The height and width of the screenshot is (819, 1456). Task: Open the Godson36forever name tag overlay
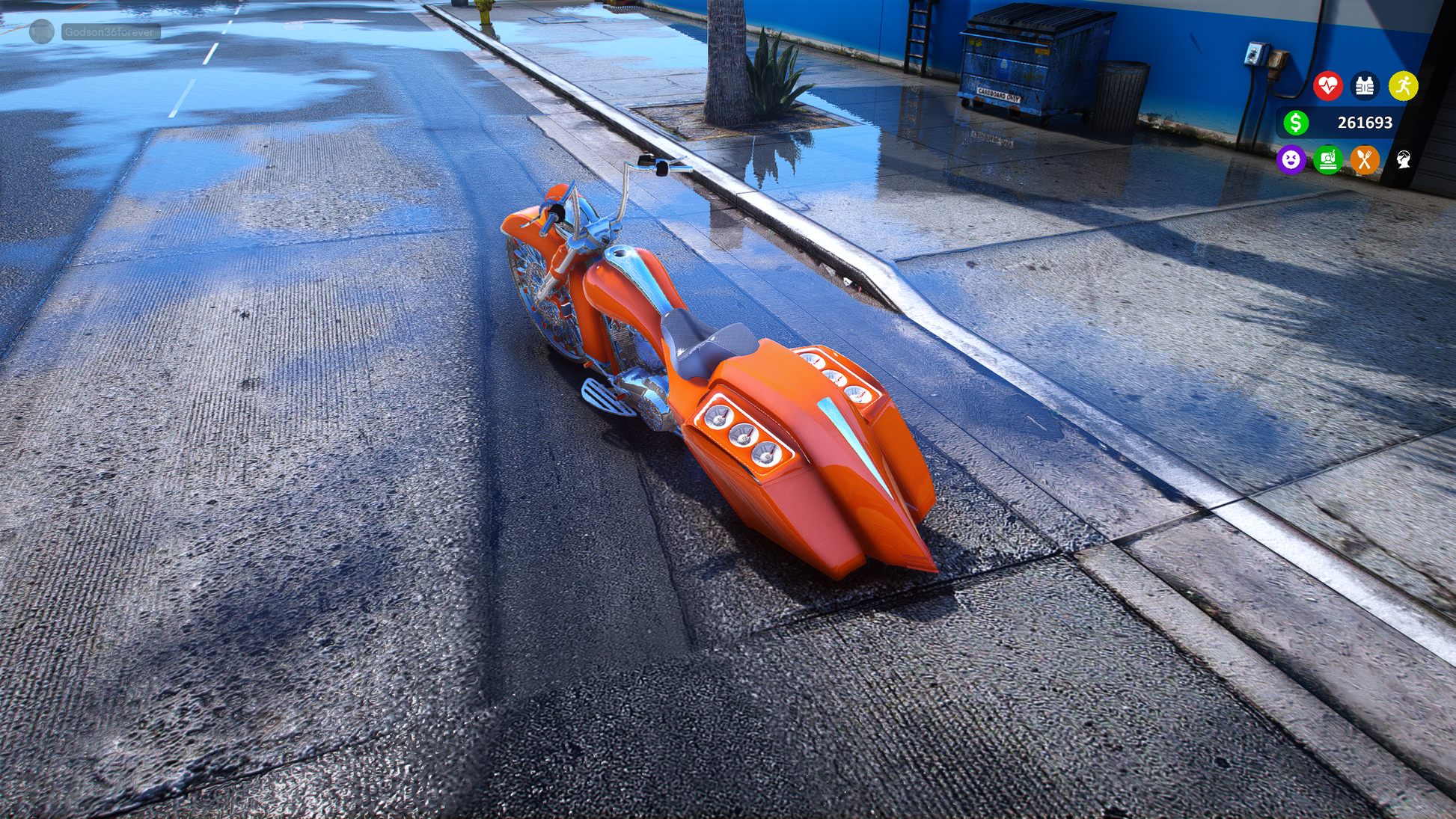110,32
